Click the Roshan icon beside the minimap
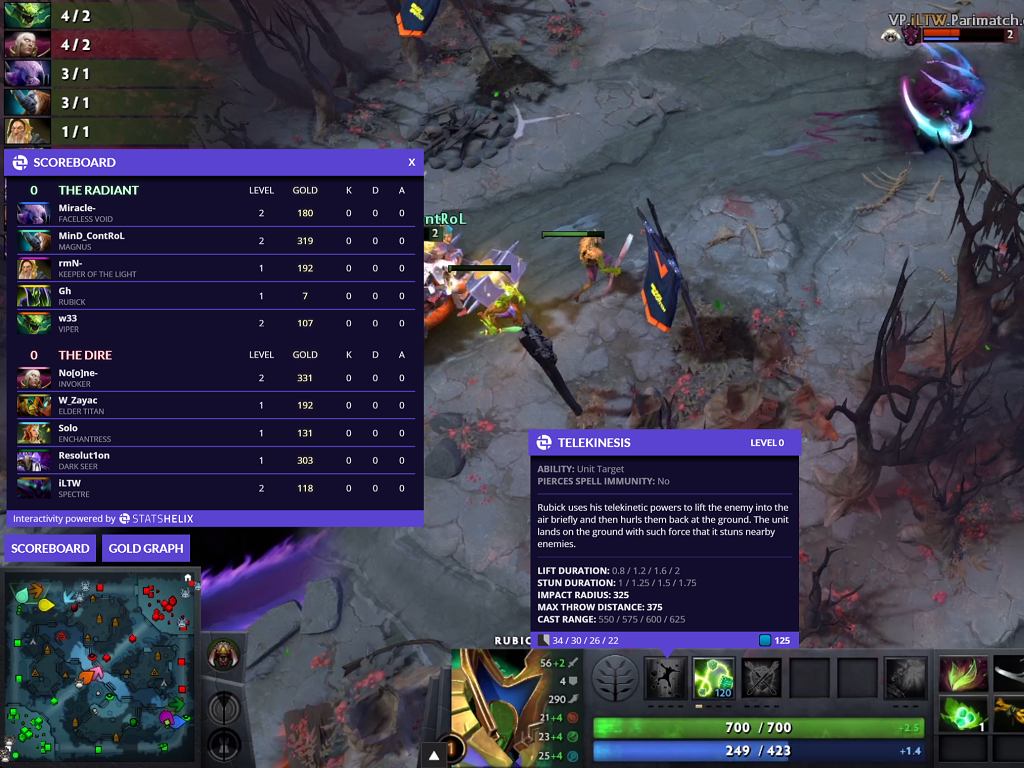 tap(224, 655)
